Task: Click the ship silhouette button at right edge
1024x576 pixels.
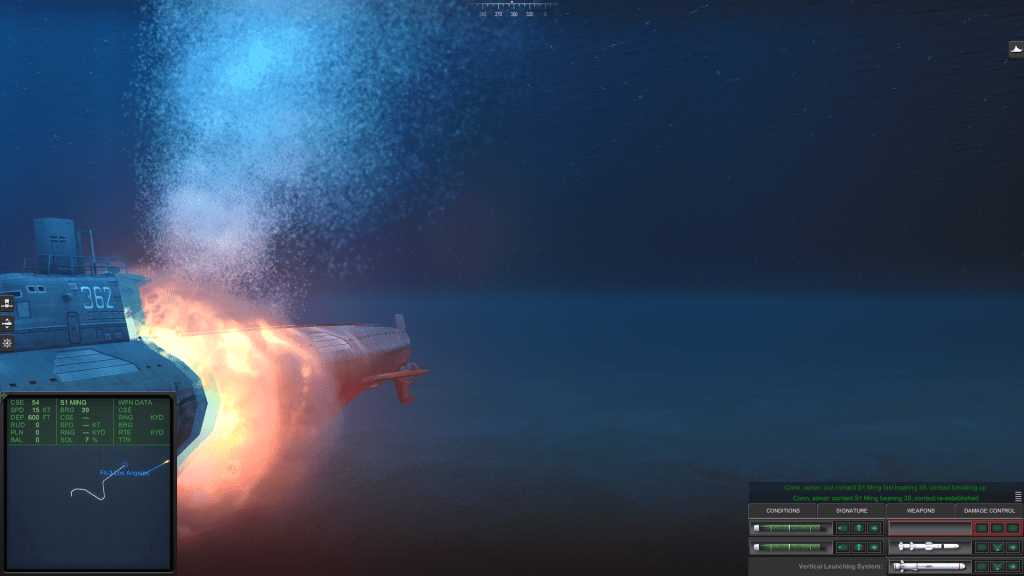Action: (1016, 49)
